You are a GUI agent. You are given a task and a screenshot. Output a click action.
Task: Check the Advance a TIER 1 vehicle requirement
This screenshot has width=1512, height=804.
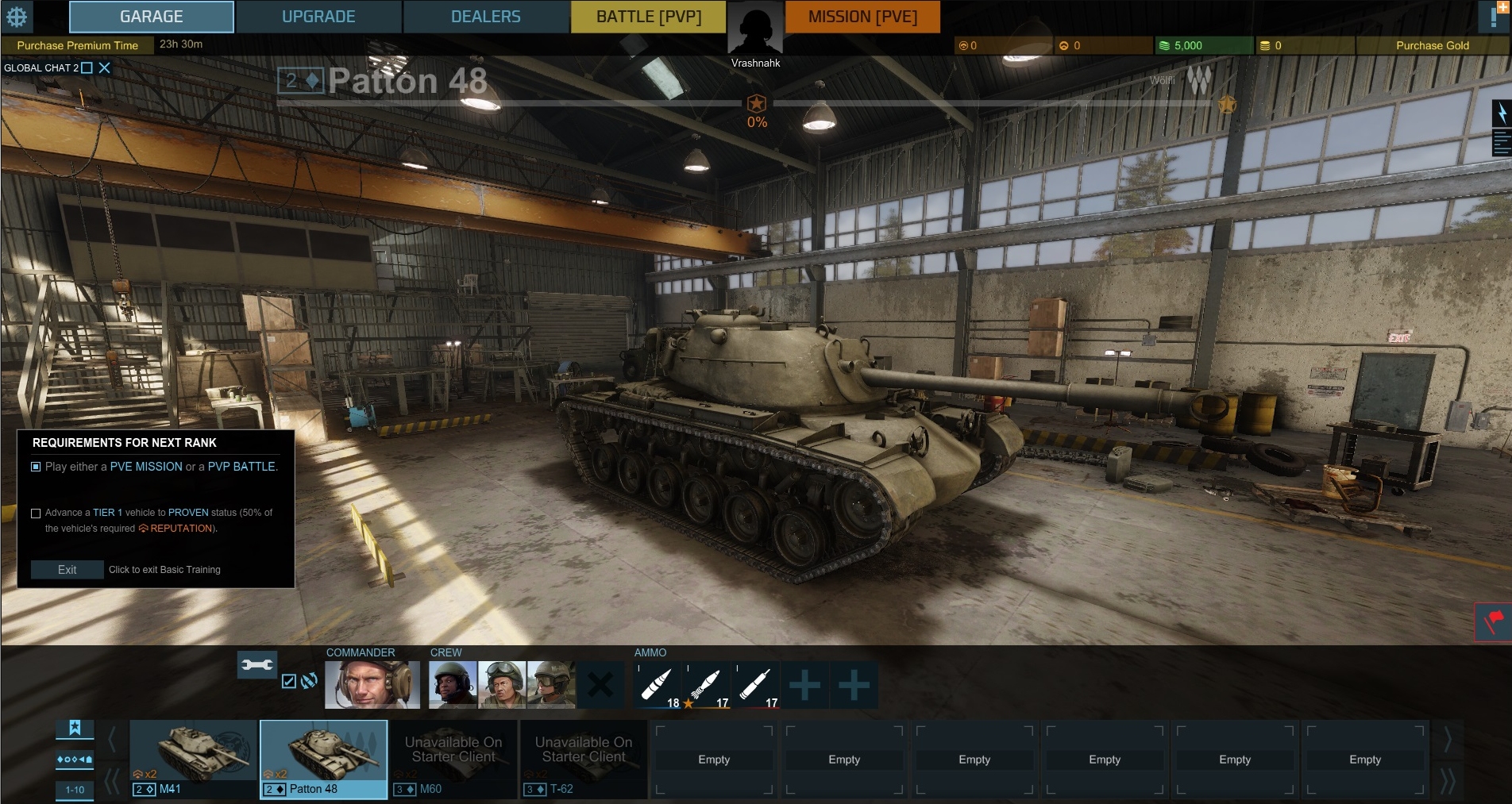(37, 513)
